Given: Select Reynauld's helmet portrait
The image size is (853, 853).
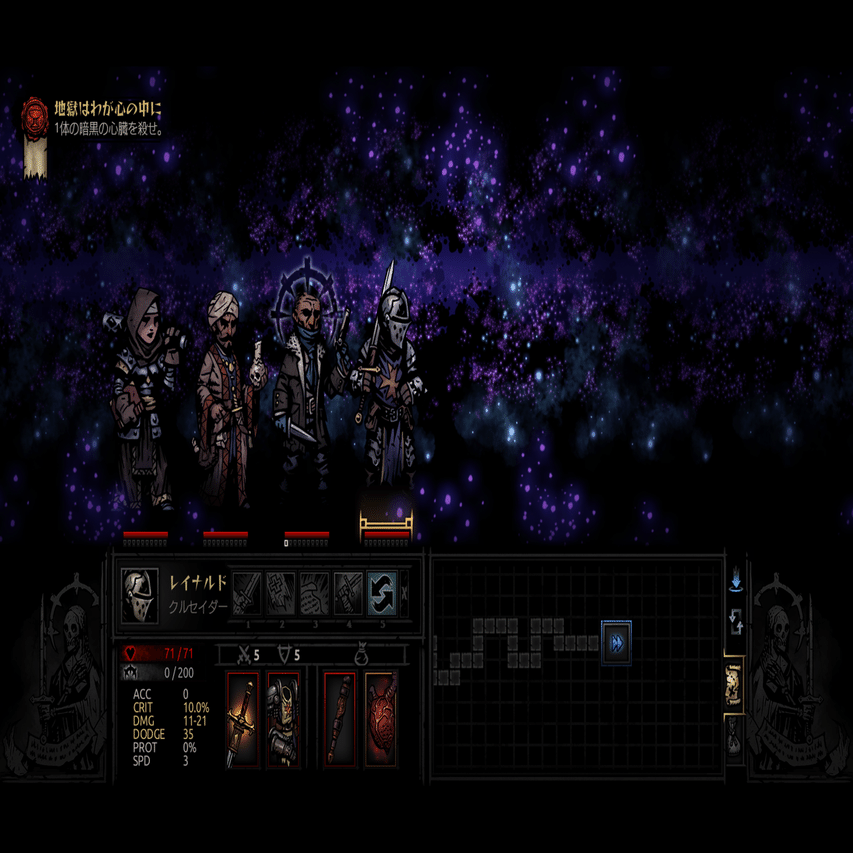Looking at the screenshot, I should tap(139, 593).
